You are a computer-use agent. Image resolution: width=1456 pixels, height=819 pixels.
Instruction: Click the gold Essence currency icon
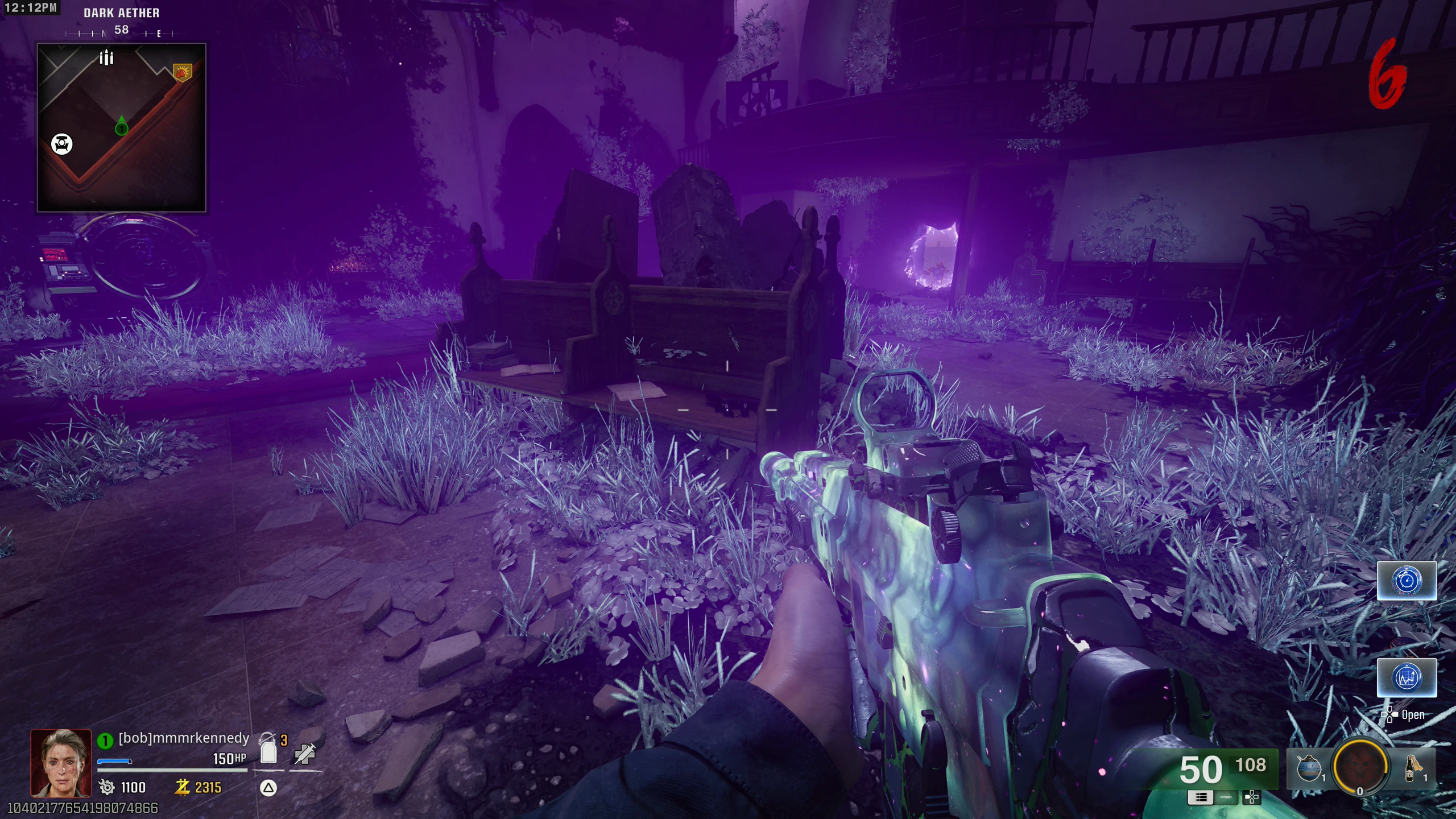click(182, 787)
